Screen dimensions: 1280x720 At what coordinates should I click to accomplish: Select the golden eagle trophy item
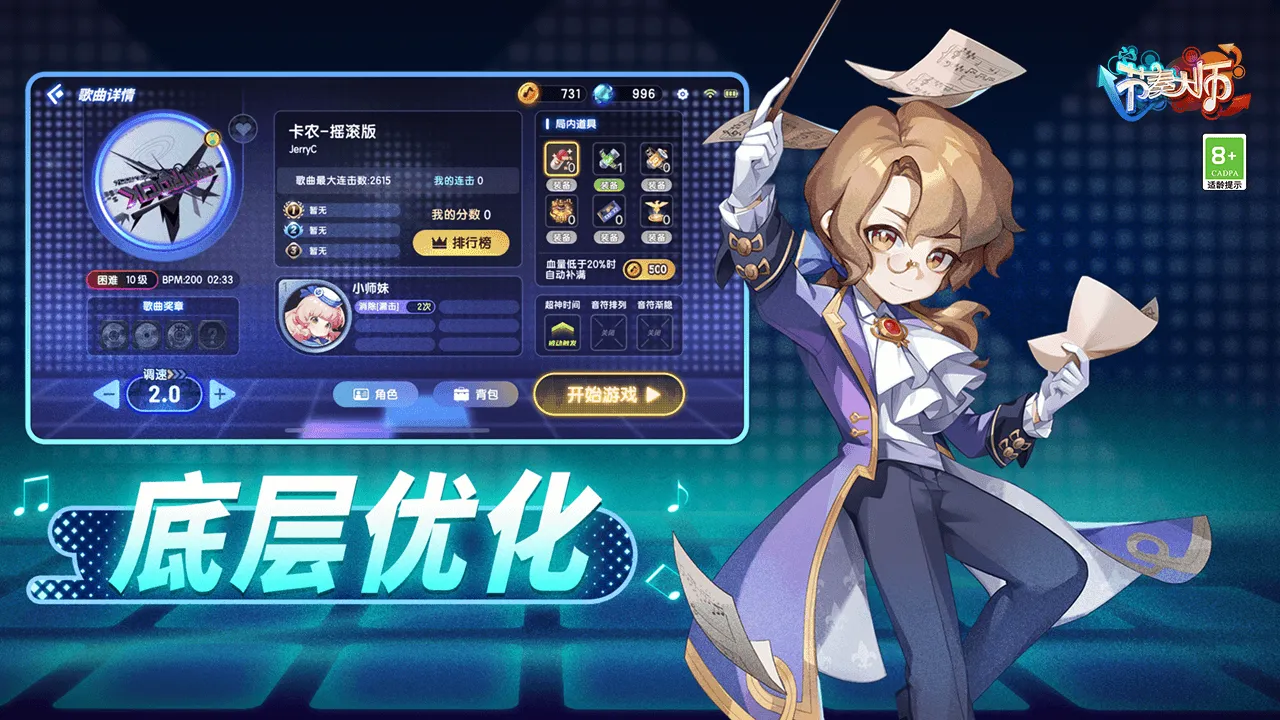(x=655, y=212)
